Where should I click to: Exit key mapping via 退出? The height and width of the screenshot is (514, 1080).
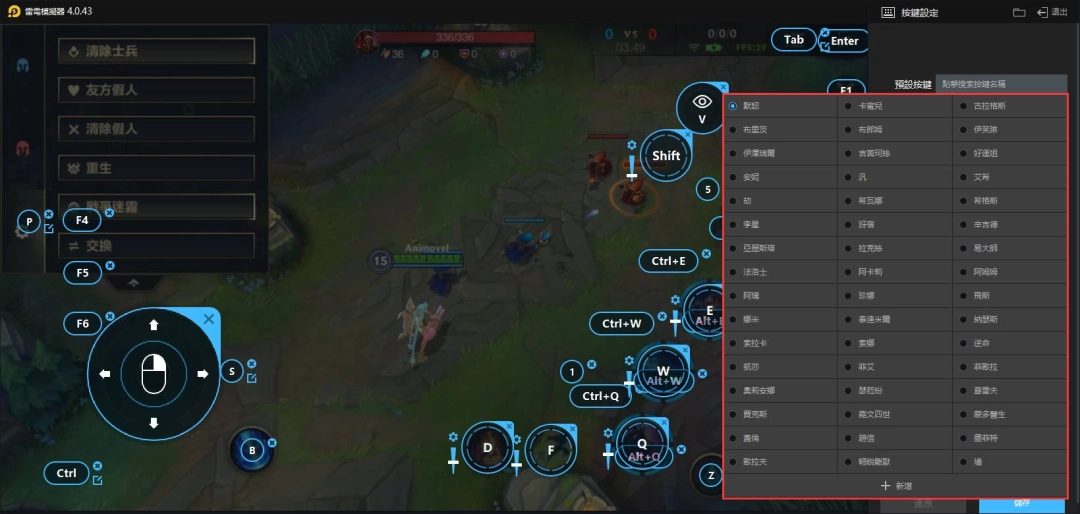click(1052, 12)
